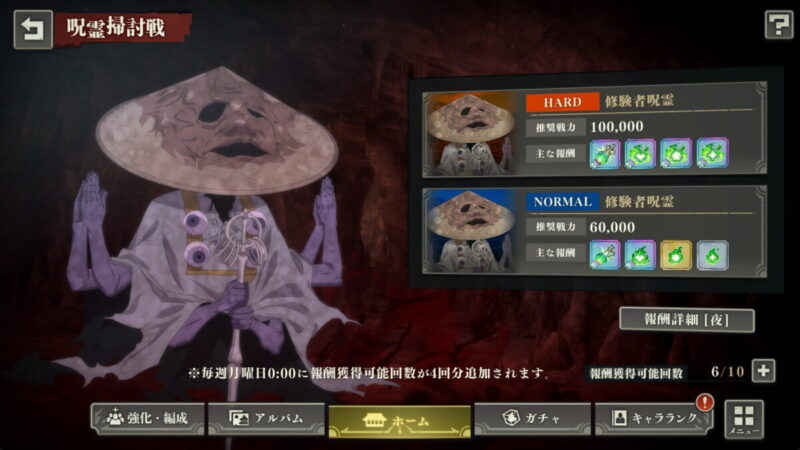Add more reward attempts with the plus button
The height and width of the screenshot is (450, 800).
pyautogui.click(x=763, y=371)
